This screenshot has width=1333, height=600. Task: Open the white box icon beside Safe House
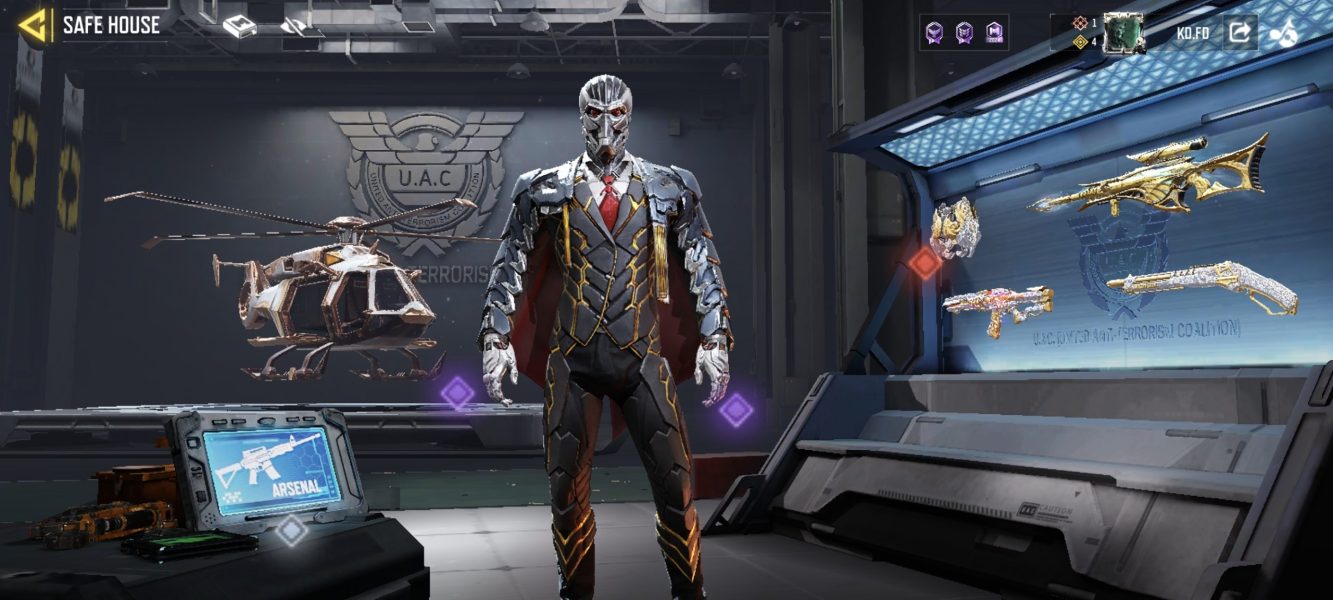click(x=239, y=27)
